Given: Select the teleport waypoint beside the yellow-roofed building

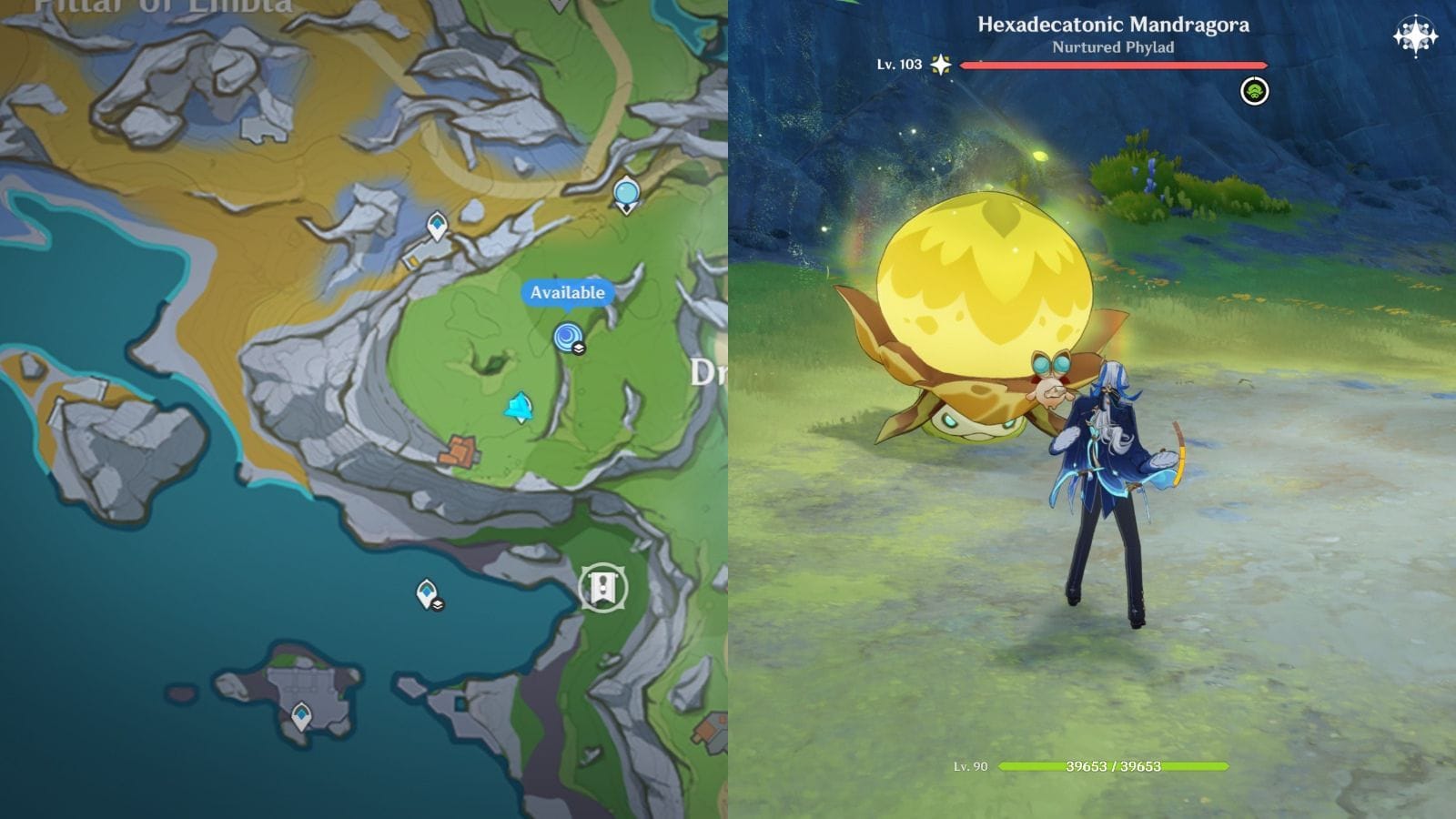Looking at the screenshot, I should tap(438, 225).
